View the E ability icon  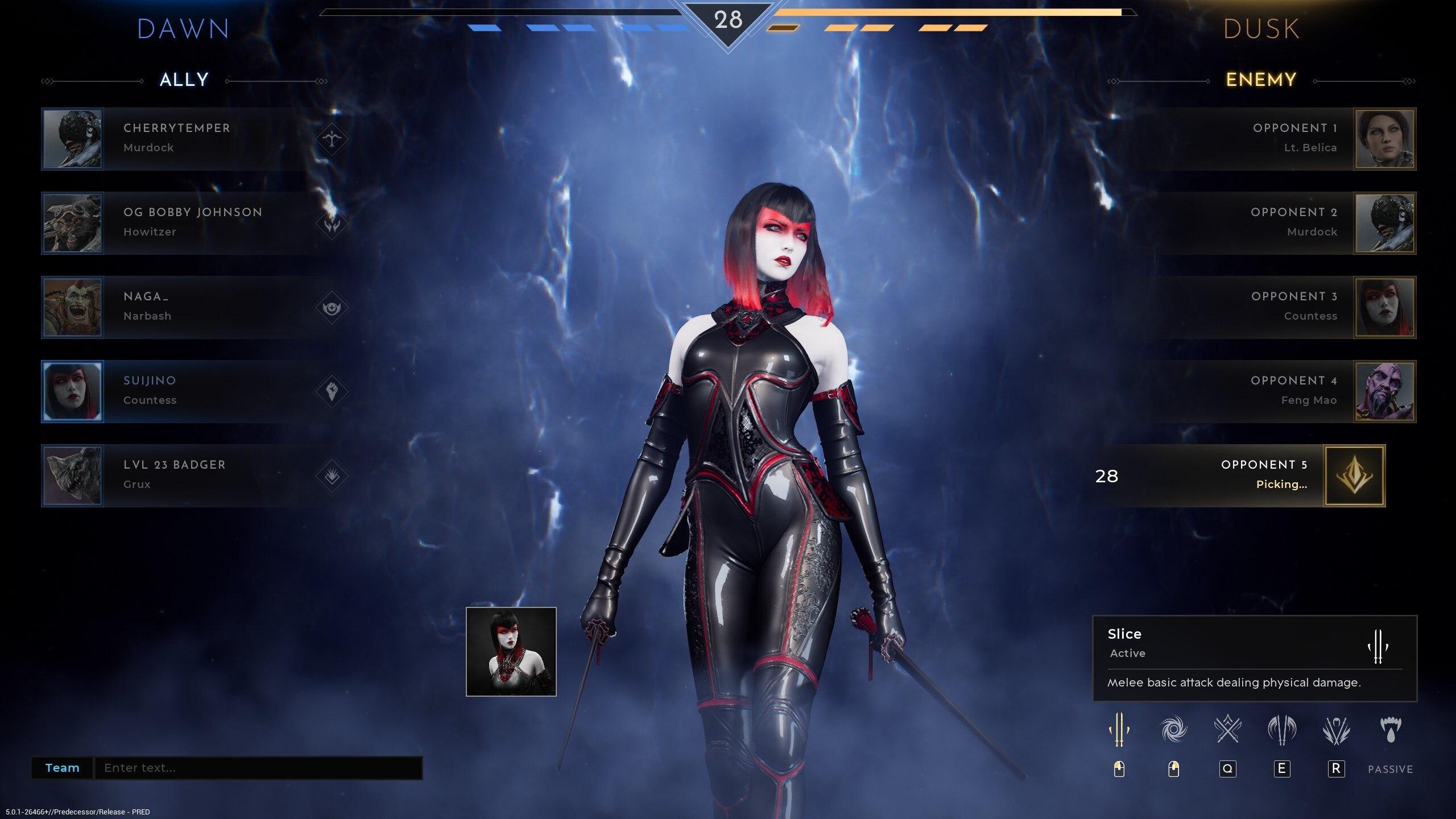[1282, 730]
